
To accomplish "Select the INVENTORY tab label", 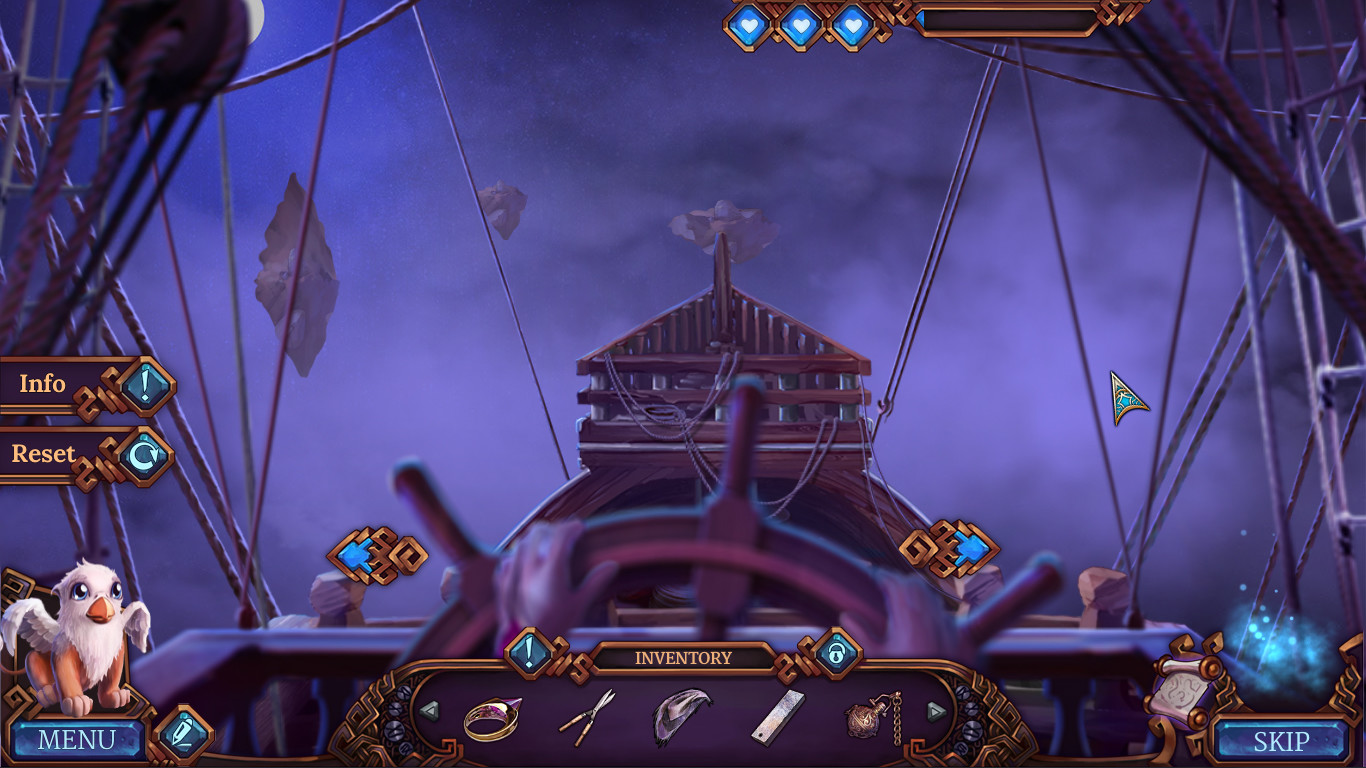I will [x=681, y=657].
